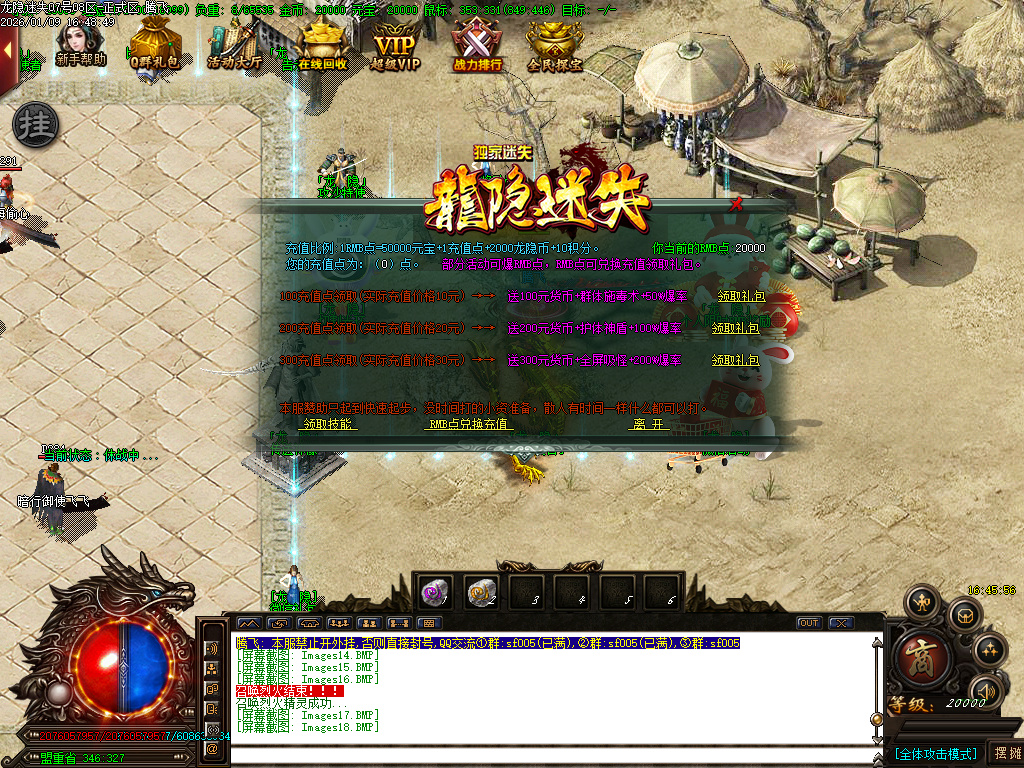Choose 离开 to leave the dialog
This screenshot has width=1024, height=768.
(x=648, y=424)
